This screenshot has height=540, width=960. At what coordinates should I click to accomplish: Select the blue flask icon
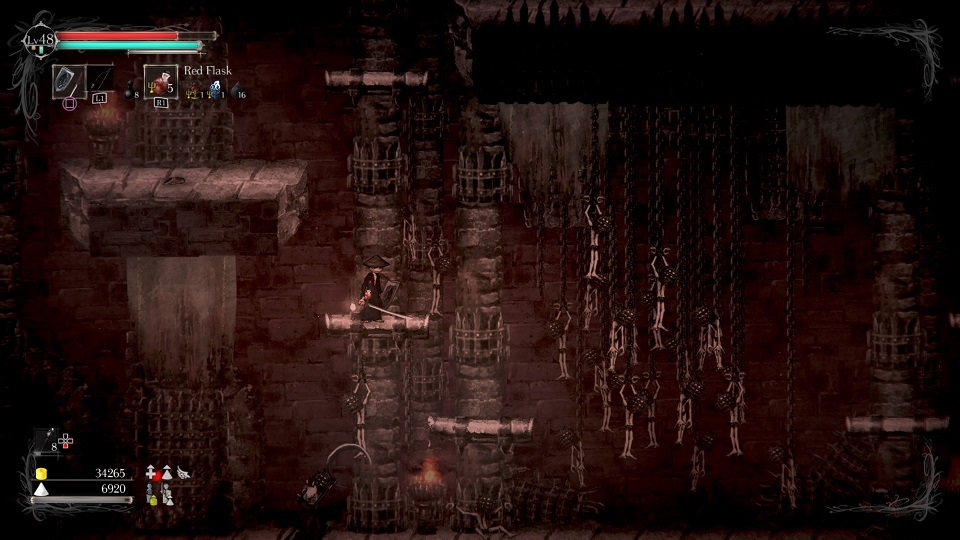click(x=215, y=89)
